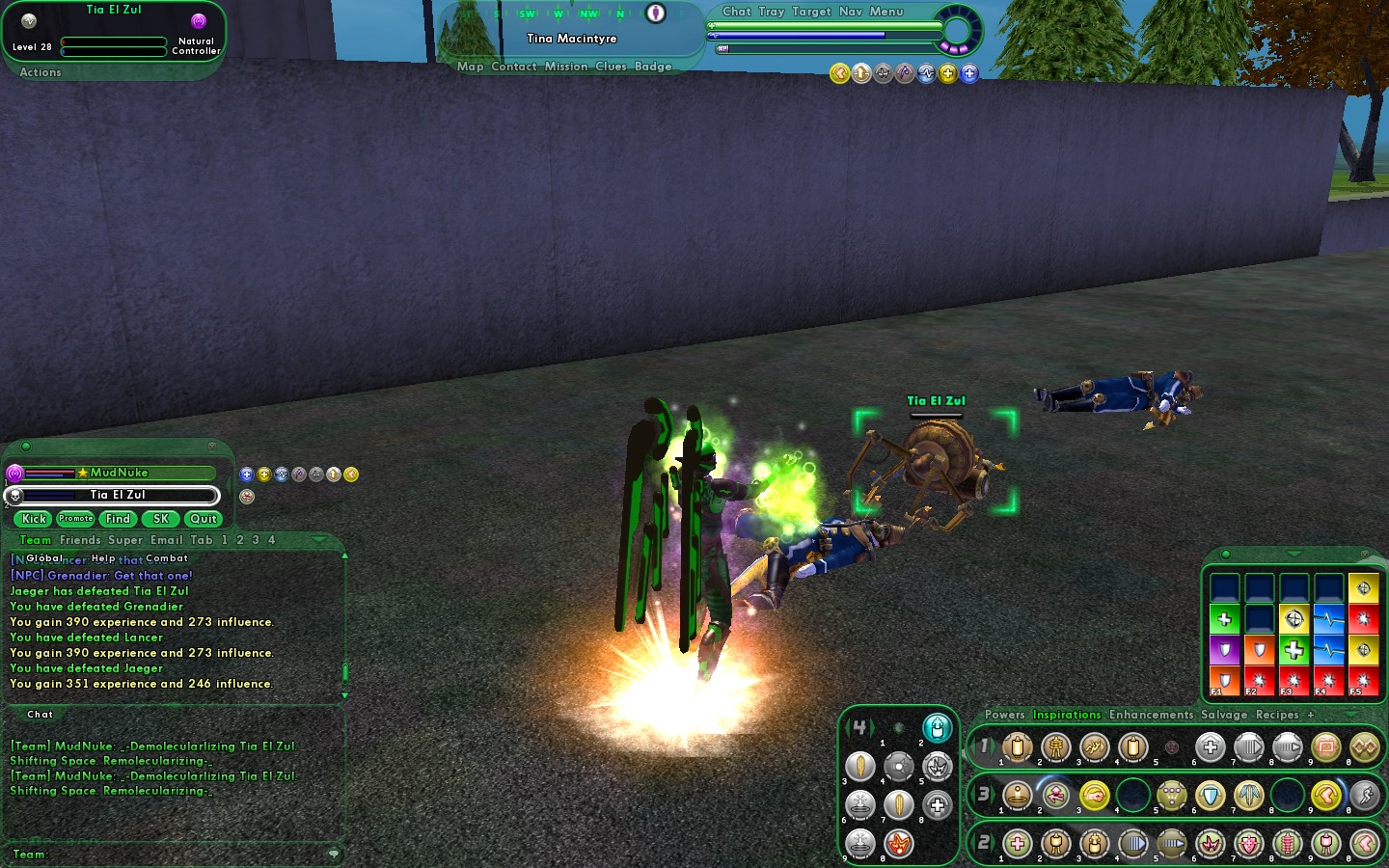Kick the selected teammate from team

35,519
